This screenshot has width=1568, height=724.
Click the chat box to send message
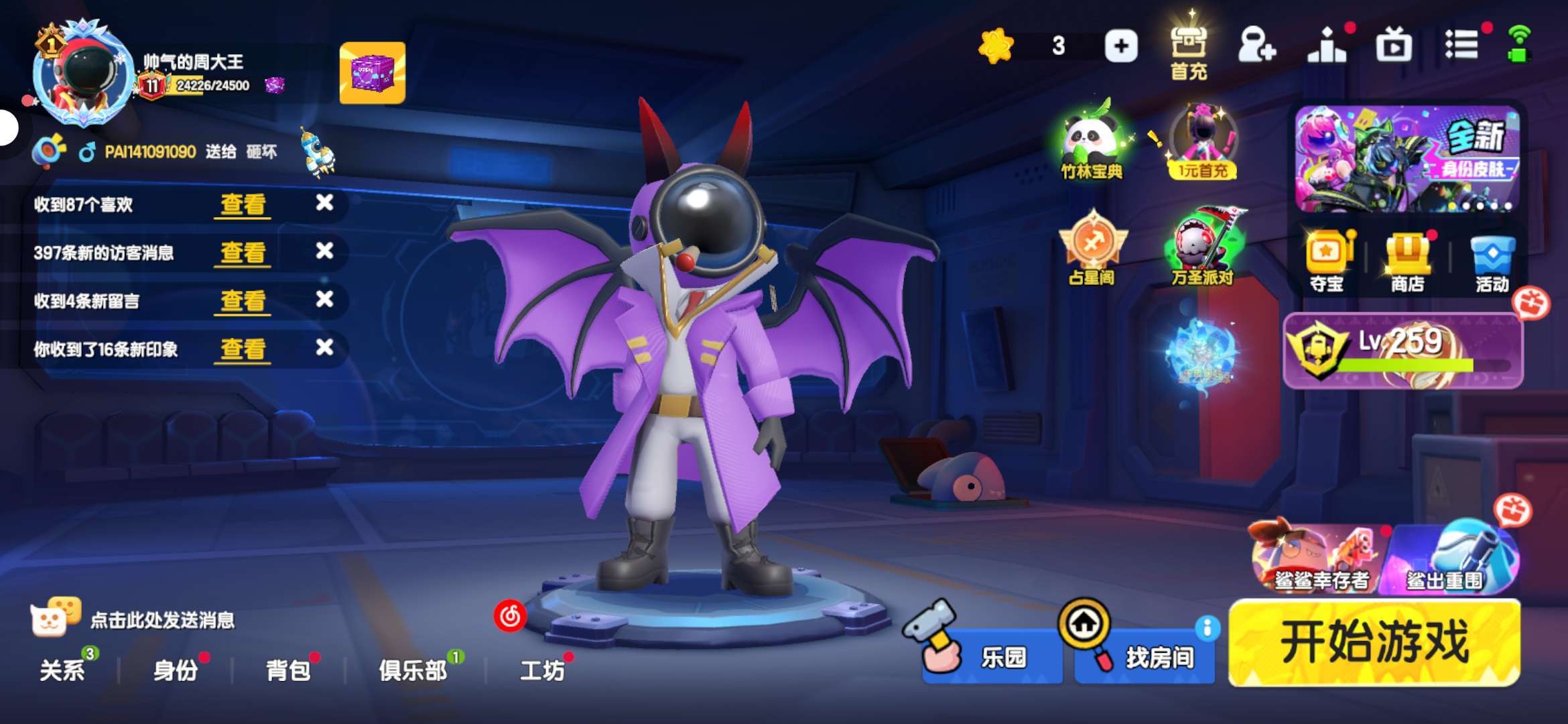point(162,620)
